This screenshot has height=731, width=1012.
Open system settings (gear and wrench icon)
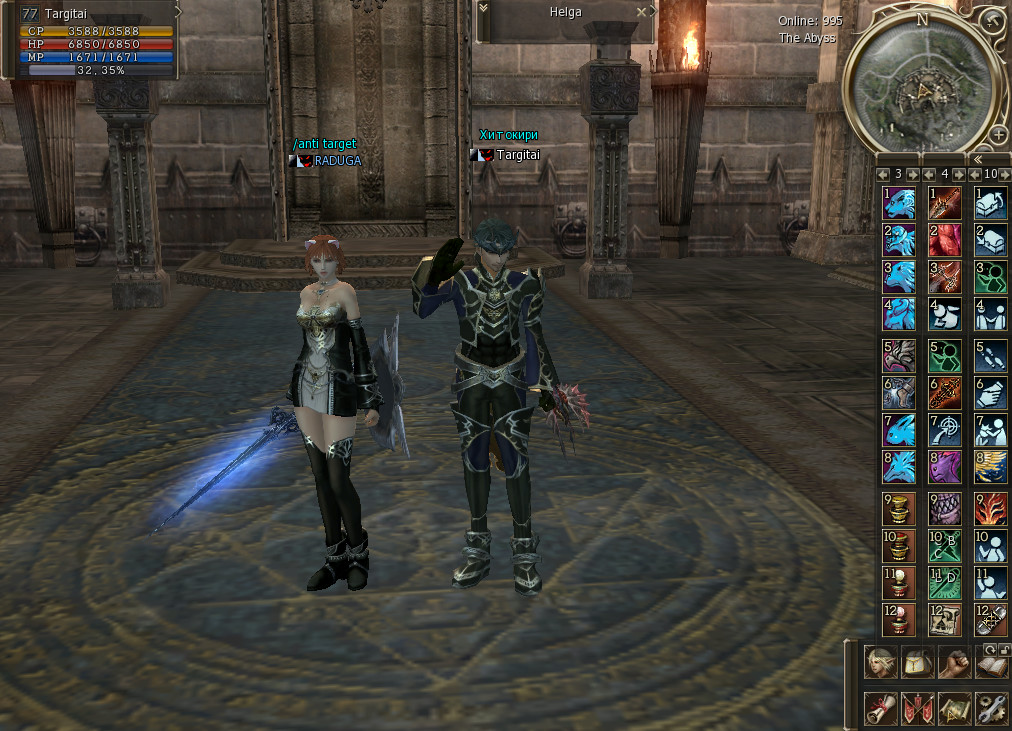pos(990,707)
